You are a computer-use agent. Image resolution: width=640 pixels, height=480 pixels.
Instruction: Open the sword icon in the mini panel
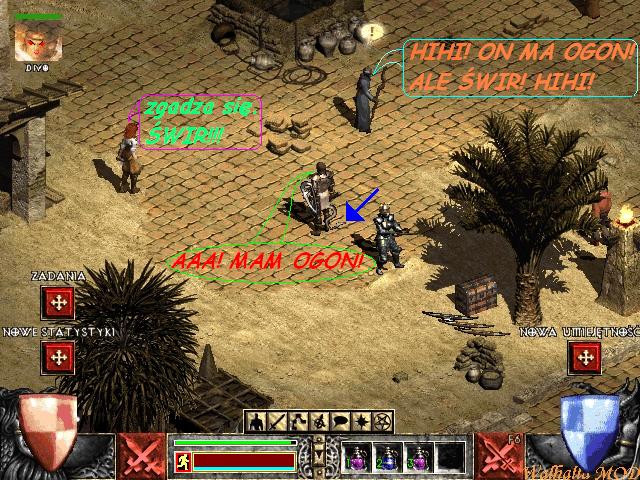click(x=276, y=421)
